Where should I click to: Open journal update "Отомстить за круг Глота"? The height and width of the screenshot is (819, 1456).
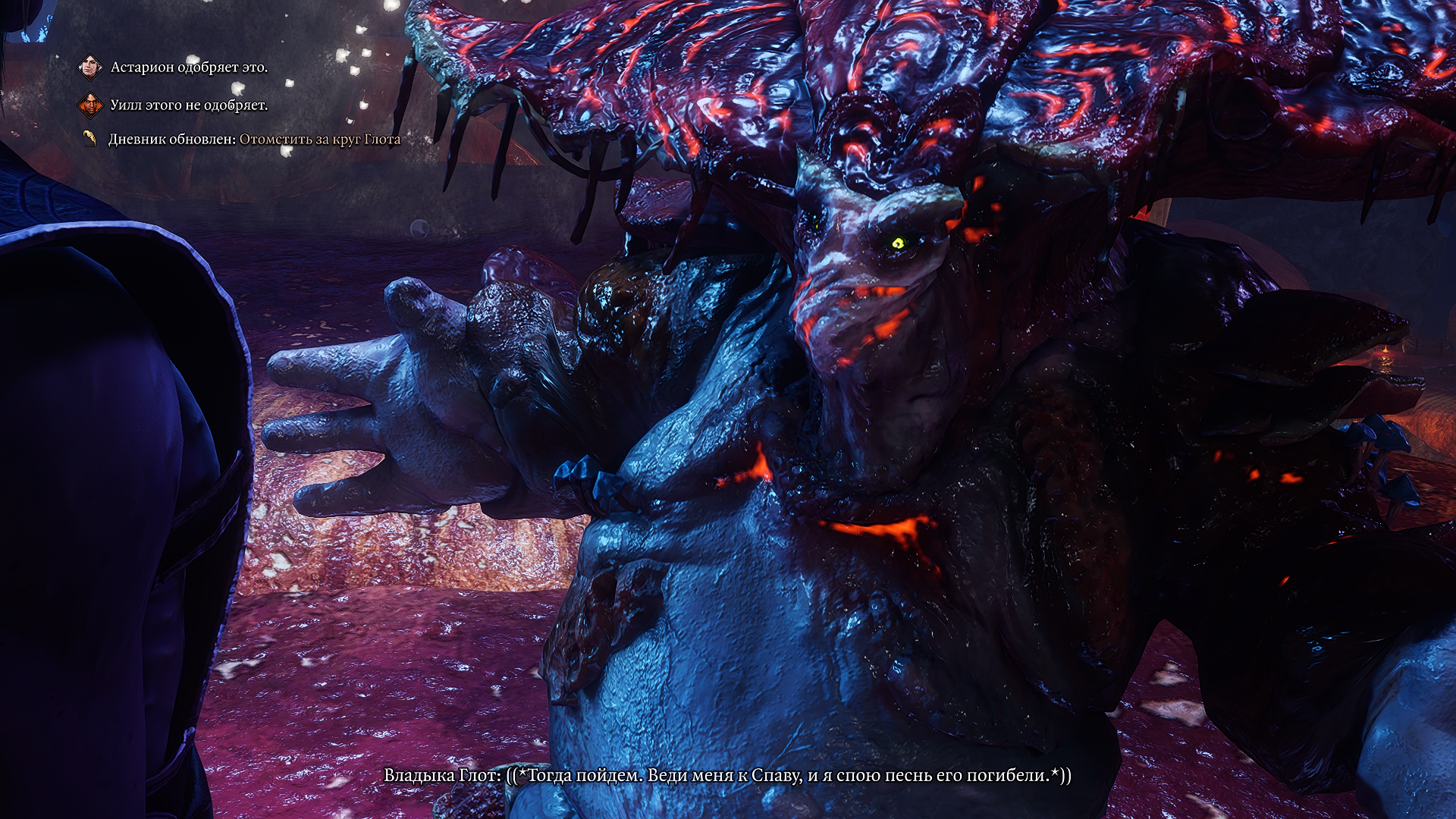(x=319, y=140)
